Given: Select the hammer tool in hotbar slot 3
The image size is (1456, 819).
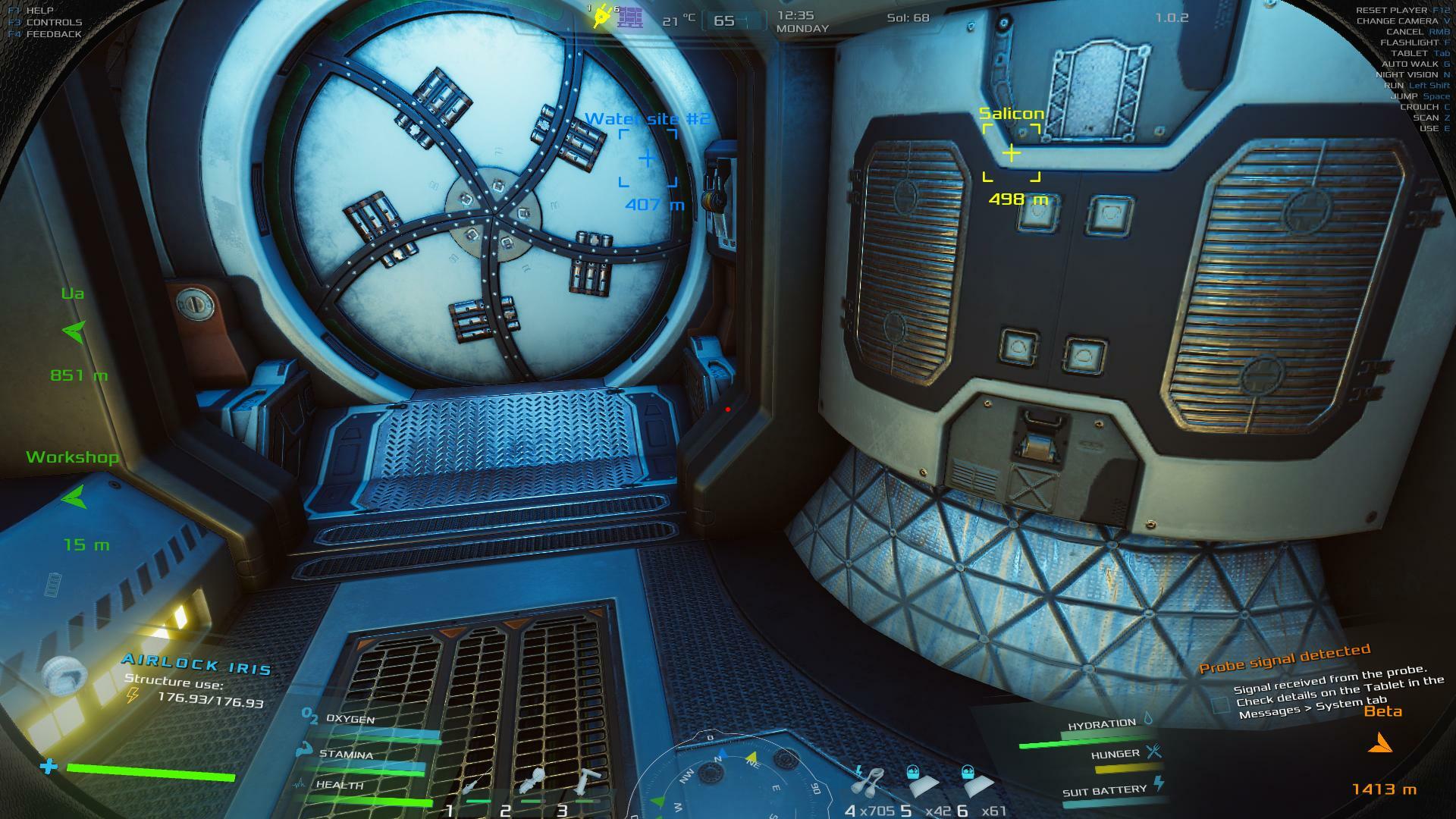Looking at the screenshot, I should [x=586, y=781].
